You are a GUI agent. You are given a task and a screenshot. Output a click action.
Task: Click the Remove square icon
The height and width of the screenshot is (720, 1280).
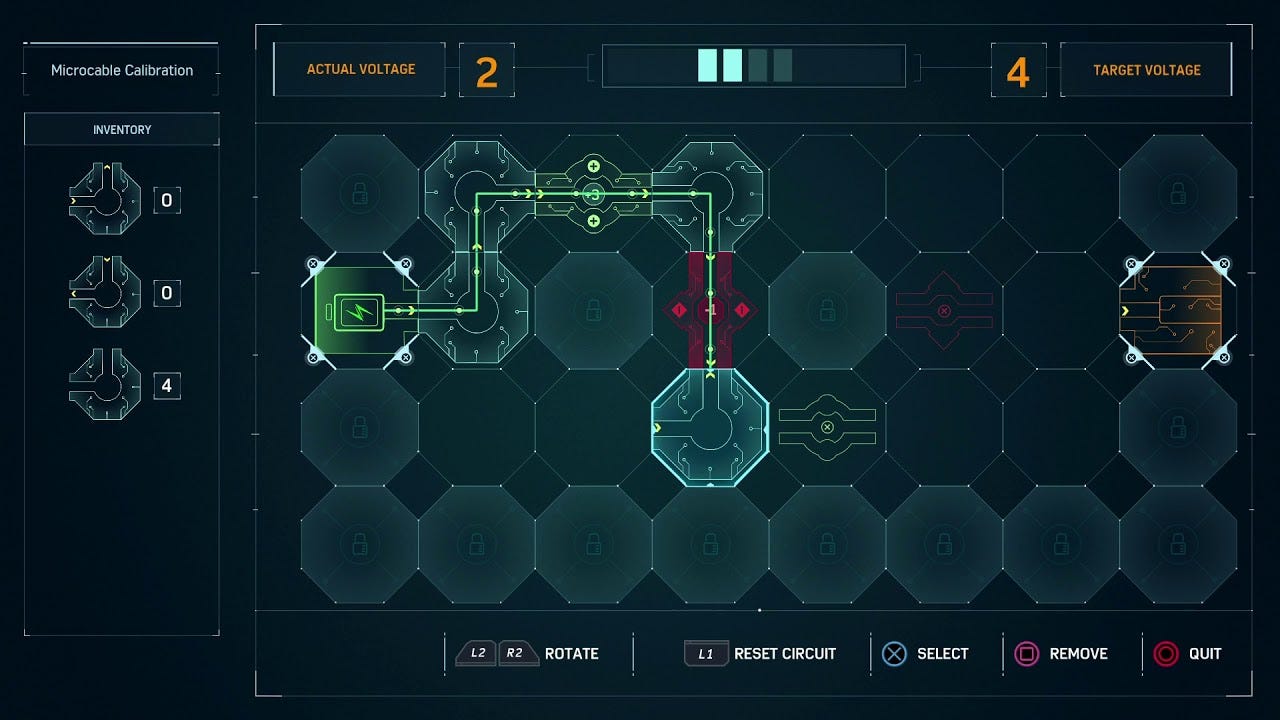point(1029,653)
